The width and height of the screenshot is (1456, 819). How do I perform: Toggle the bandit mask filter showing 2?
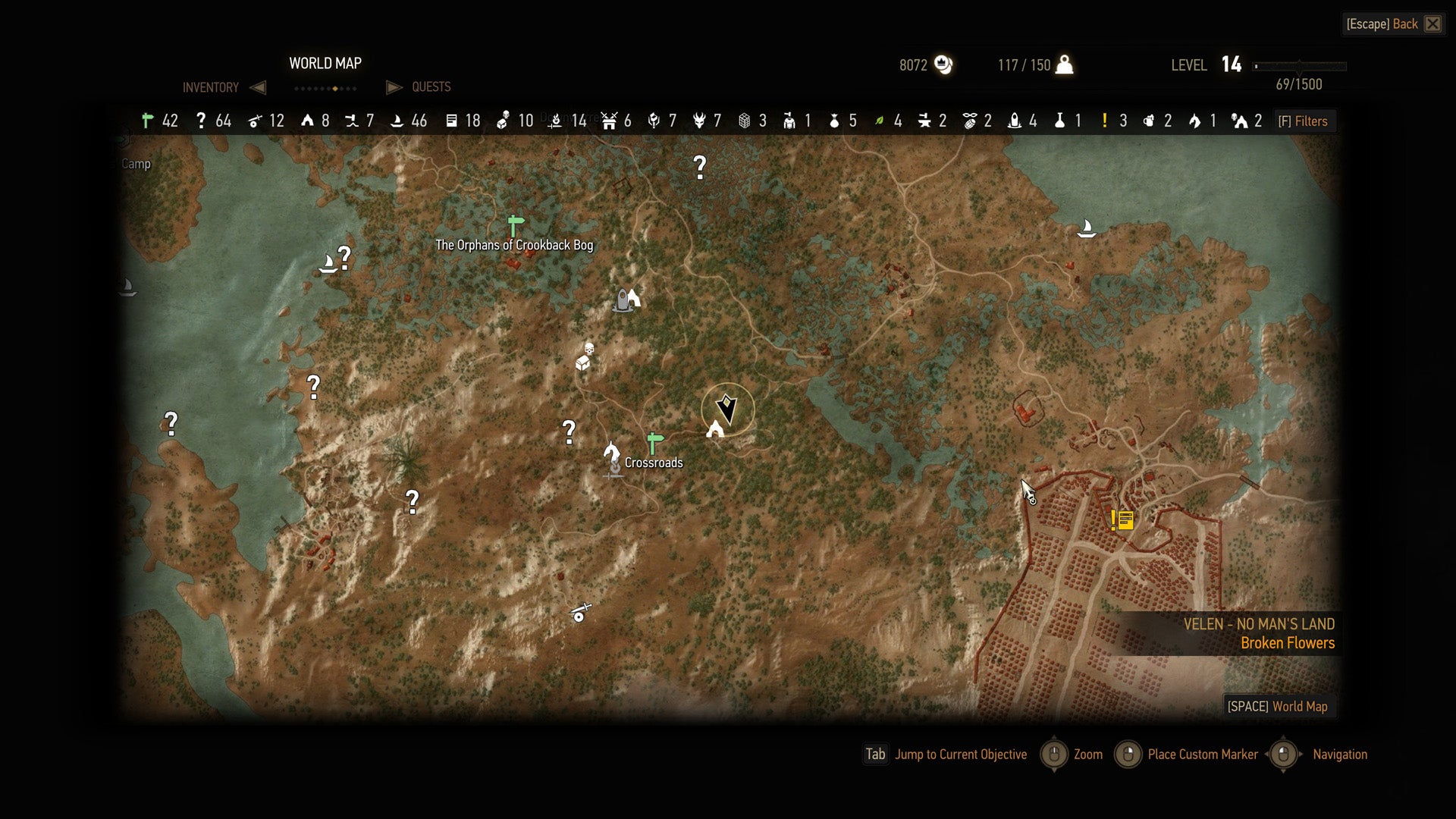point(969,121)
